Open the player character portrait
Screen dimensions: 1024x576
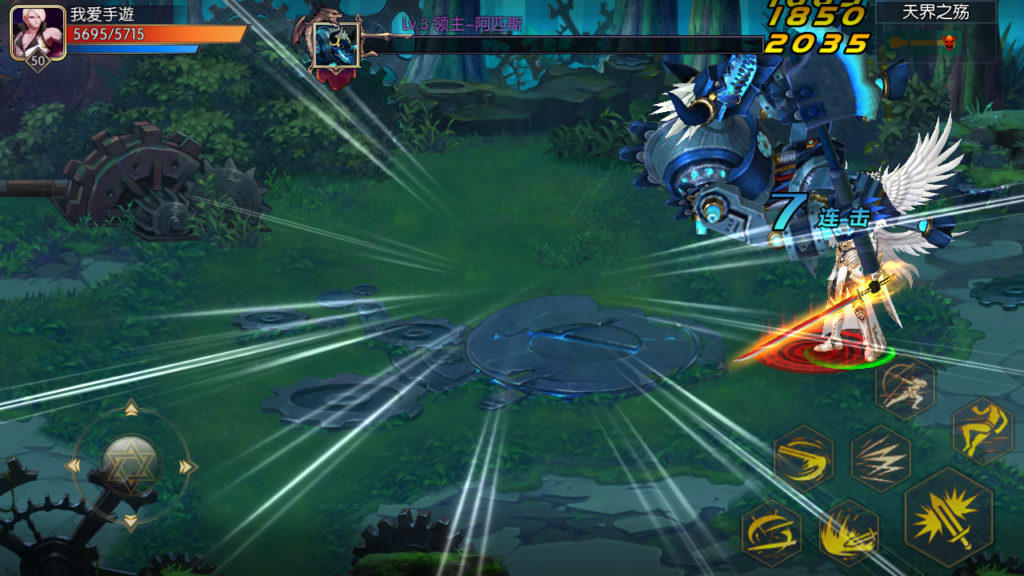pos(38,34)
